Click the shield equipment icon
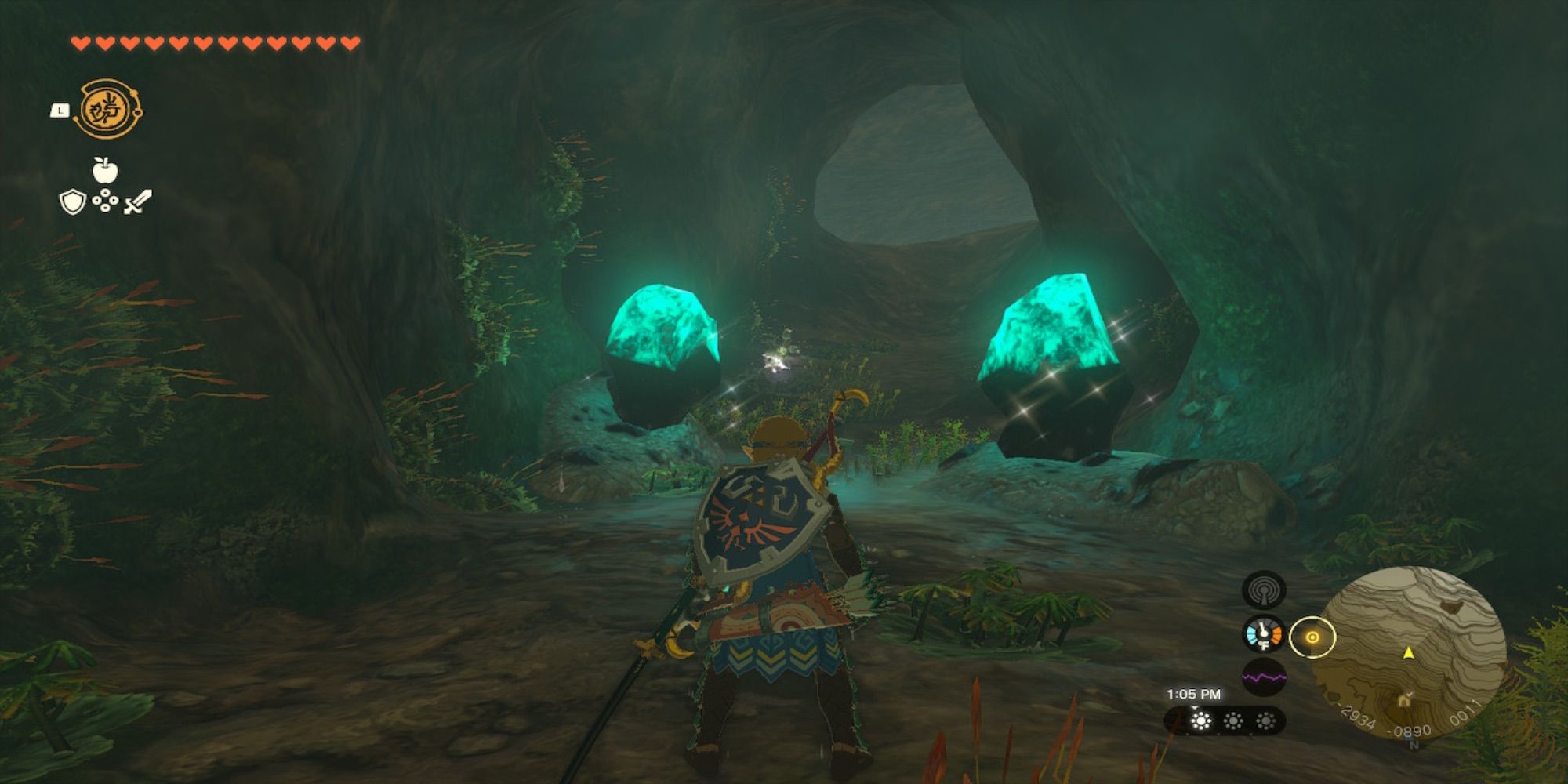This screenshot has width=1568, height=784. click(71, 202)
